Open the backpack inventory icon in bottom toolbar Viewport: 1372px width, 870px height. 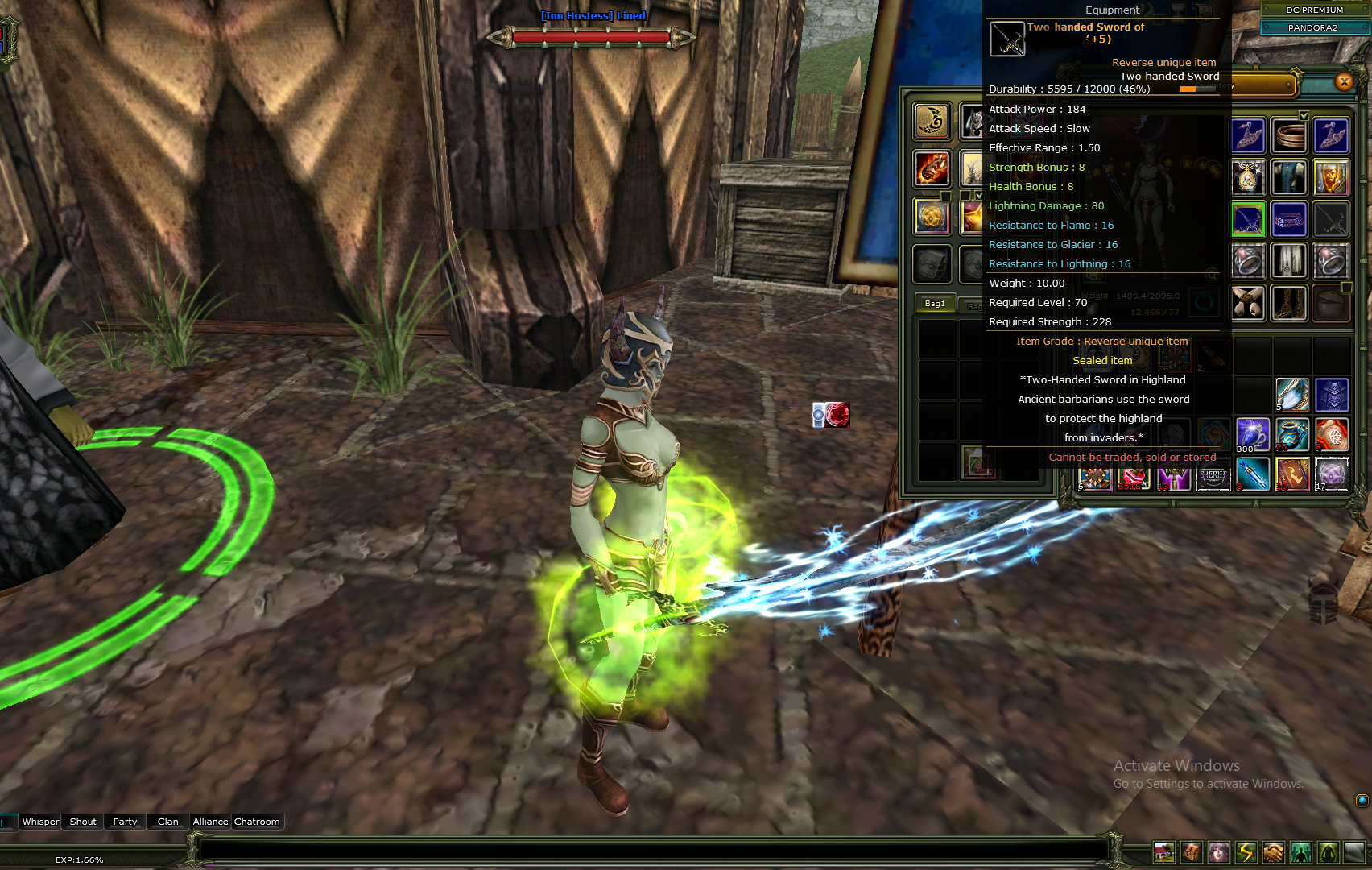point(1191,852)
